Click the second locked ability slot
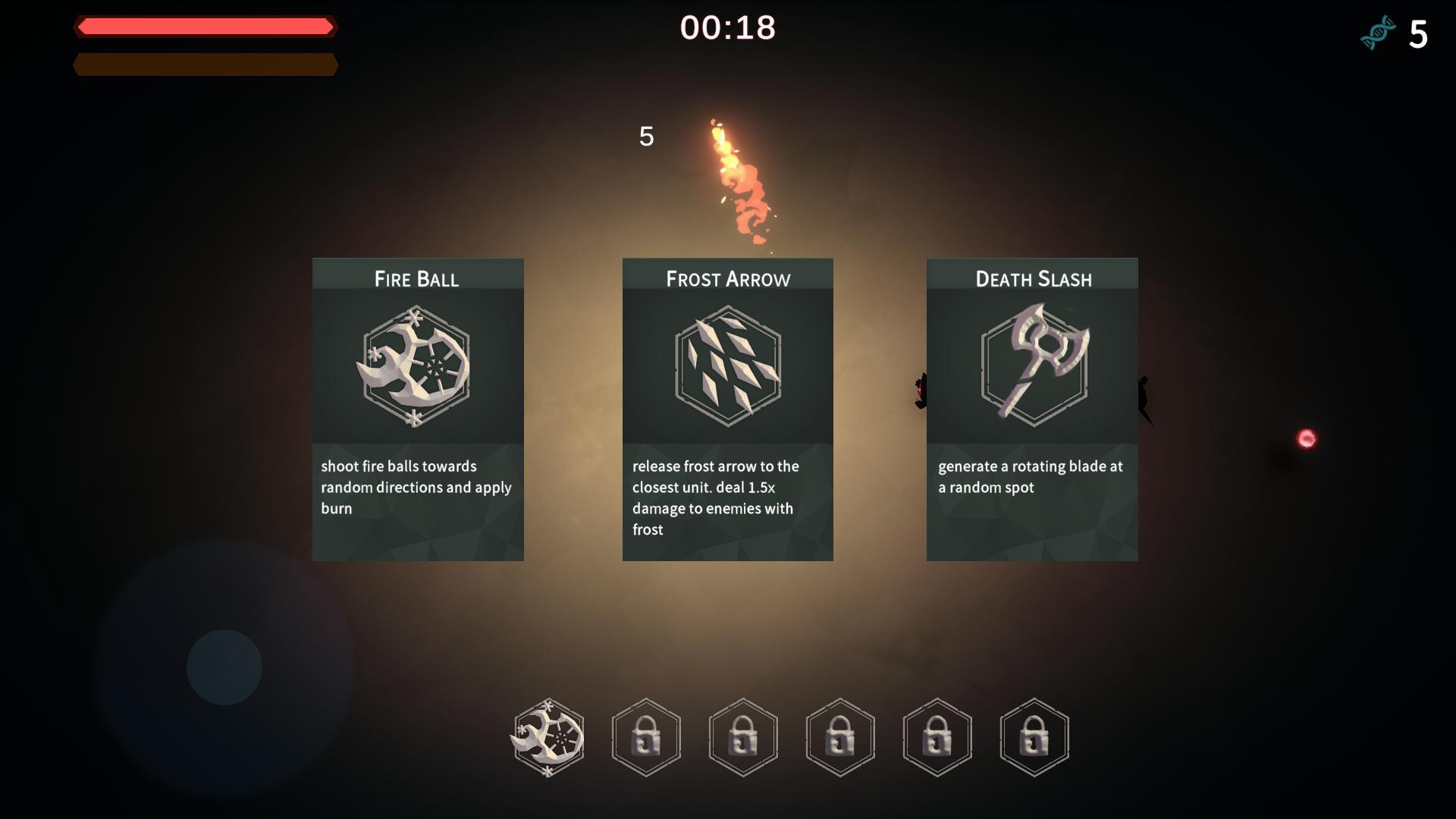The height and width of the screenshot is (819, 1456). (742, 737)
